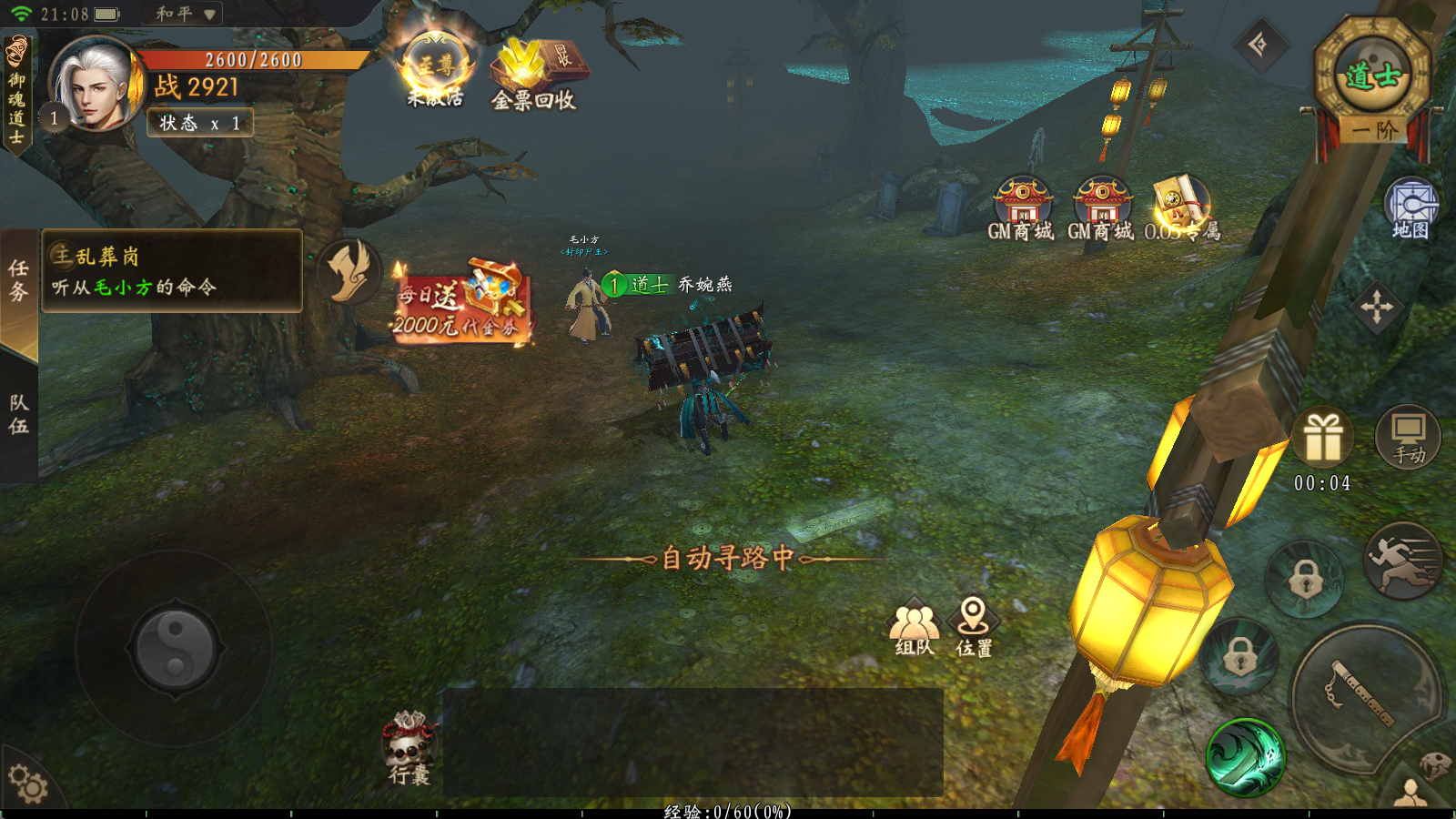The height and width of the screenshot is (819, 1456).
Task: Switch to the 队伍 team tab
Action: [x=18, y=415]
